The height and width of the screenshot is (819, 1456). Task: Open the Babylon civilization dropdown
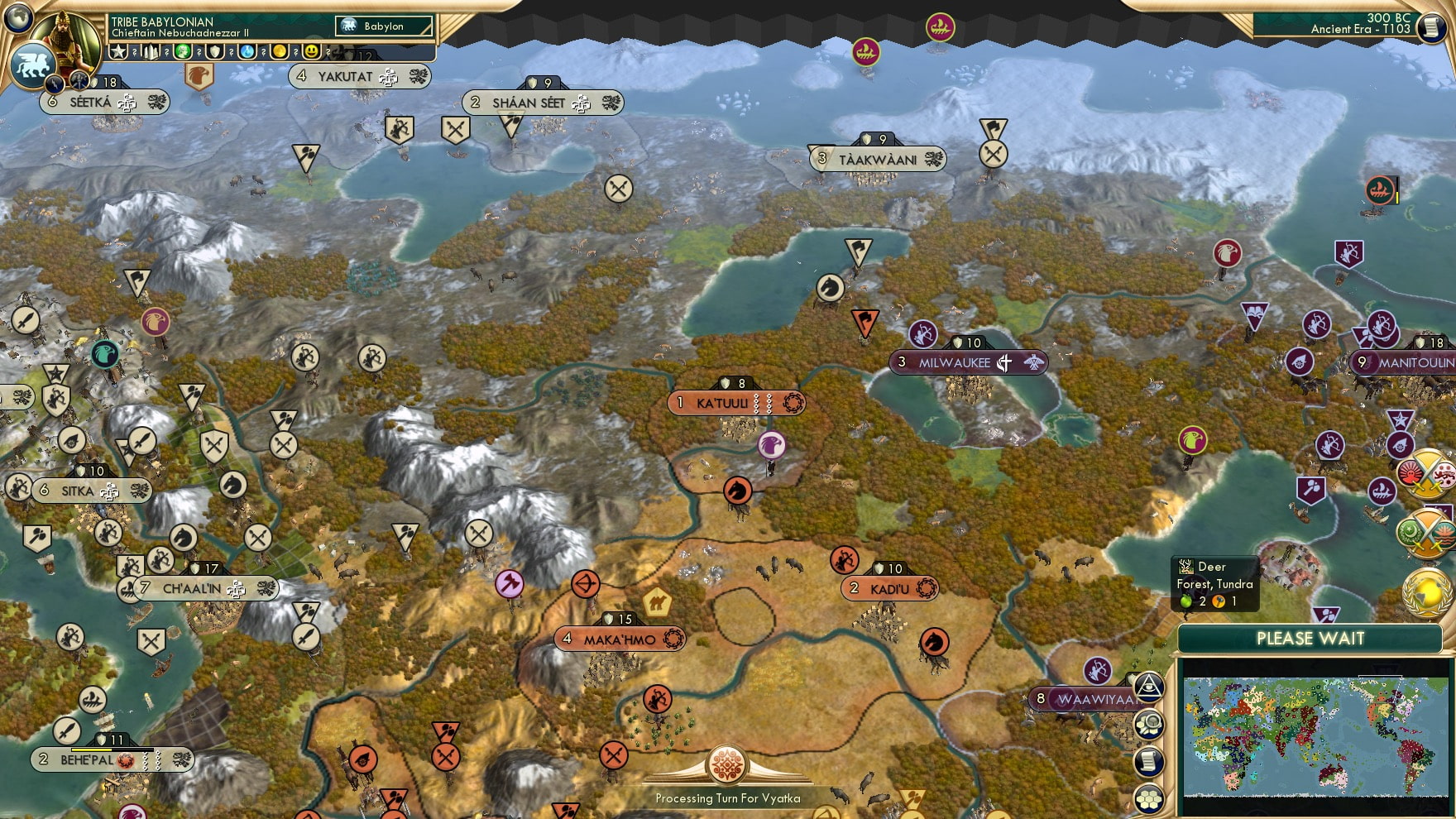tap(383, 26)
